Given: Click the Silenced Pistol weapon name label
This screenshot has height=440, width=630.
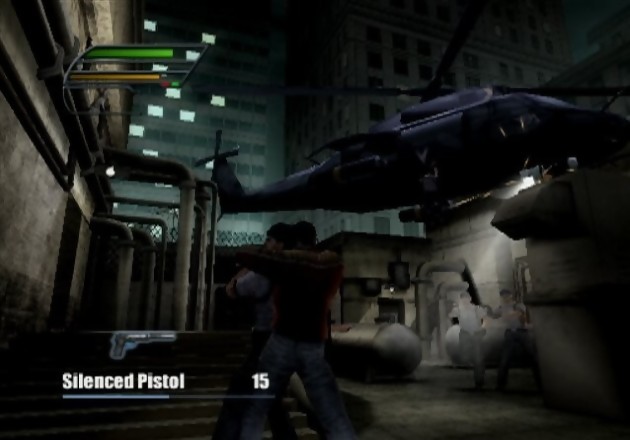Looking at the screenshot, I should 123,381.
